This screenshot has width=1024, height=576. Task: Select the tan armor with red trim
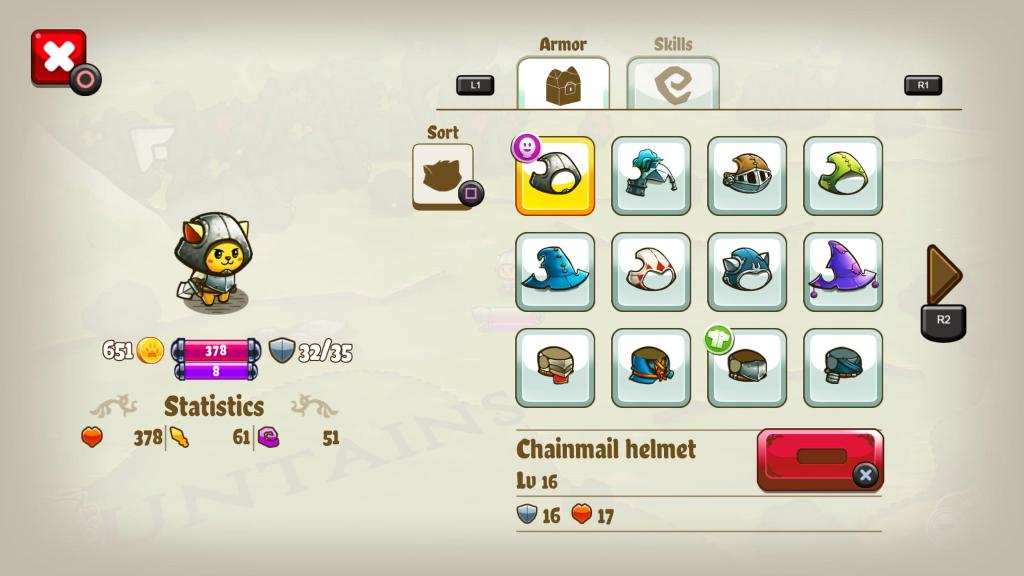pyautogui.click(x=555, y=368)
